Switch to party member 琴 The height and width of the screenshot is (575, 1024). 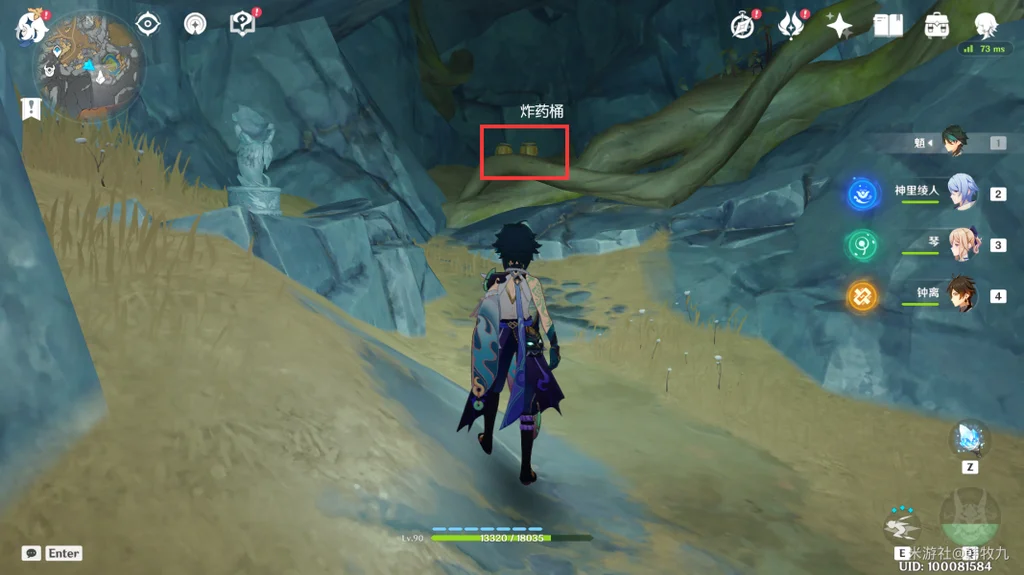[x=962, y=244]
